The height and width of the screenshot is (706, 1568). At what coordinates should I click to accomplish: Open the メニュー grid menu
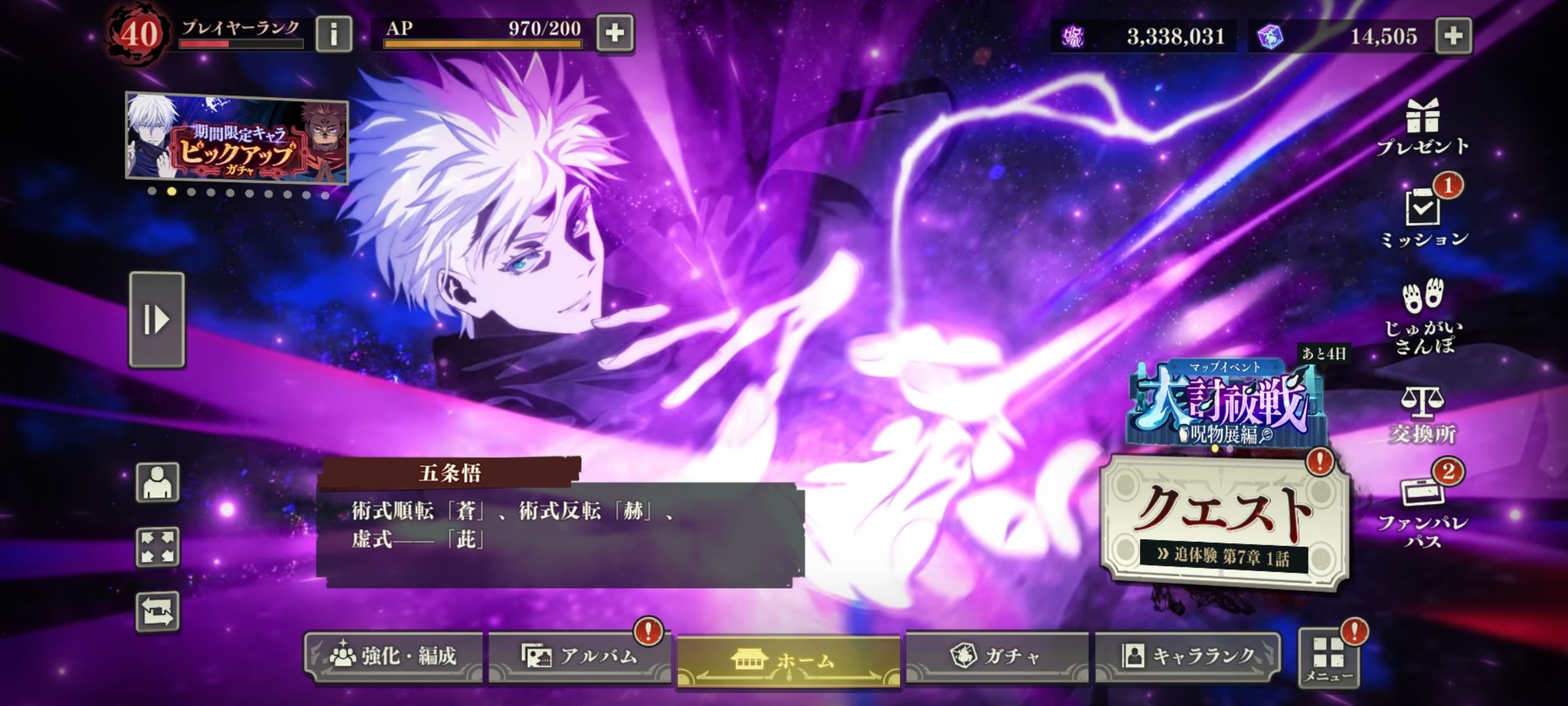1329,657
